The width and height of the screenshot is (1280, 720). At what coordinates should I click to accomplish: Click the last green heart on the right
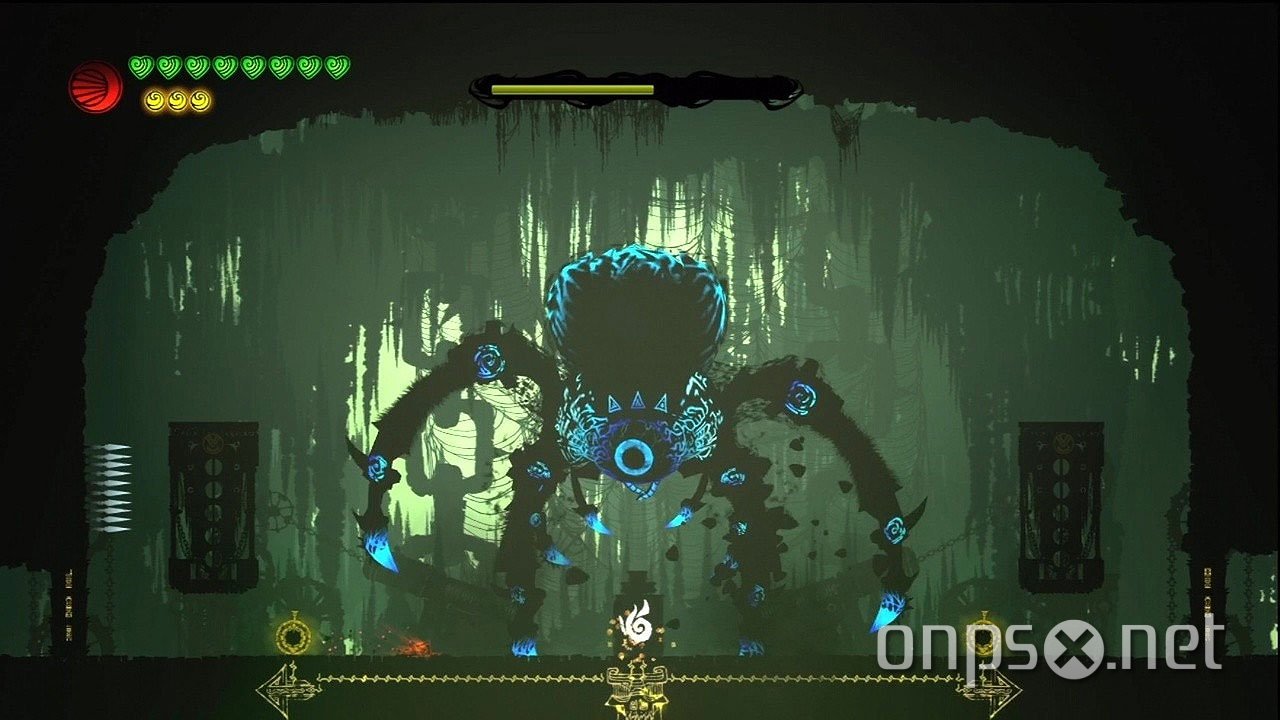pyautogui.click(x=336, y=66)
